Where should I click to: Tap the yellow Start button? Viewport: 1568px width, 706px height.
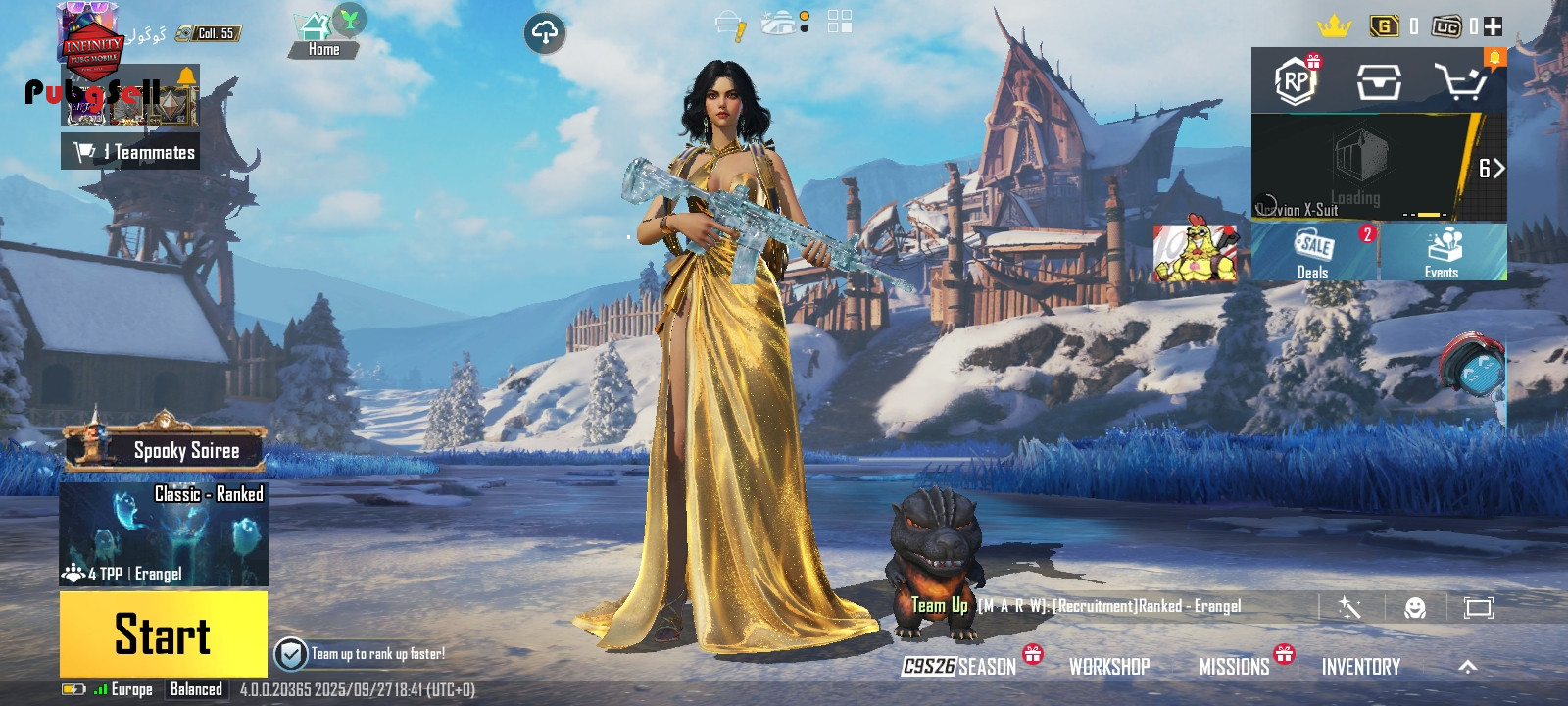[163, 633]
